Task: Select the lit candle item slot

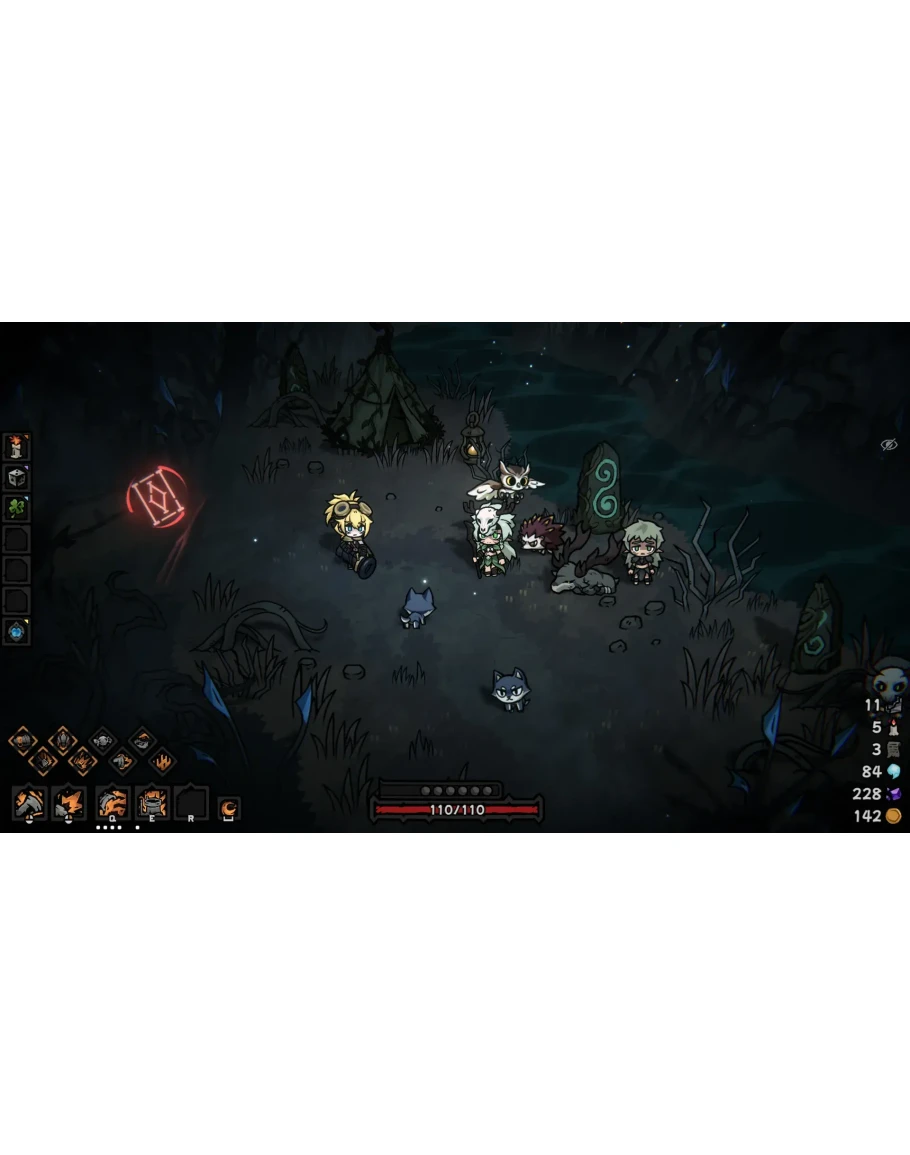Action: 17,446
